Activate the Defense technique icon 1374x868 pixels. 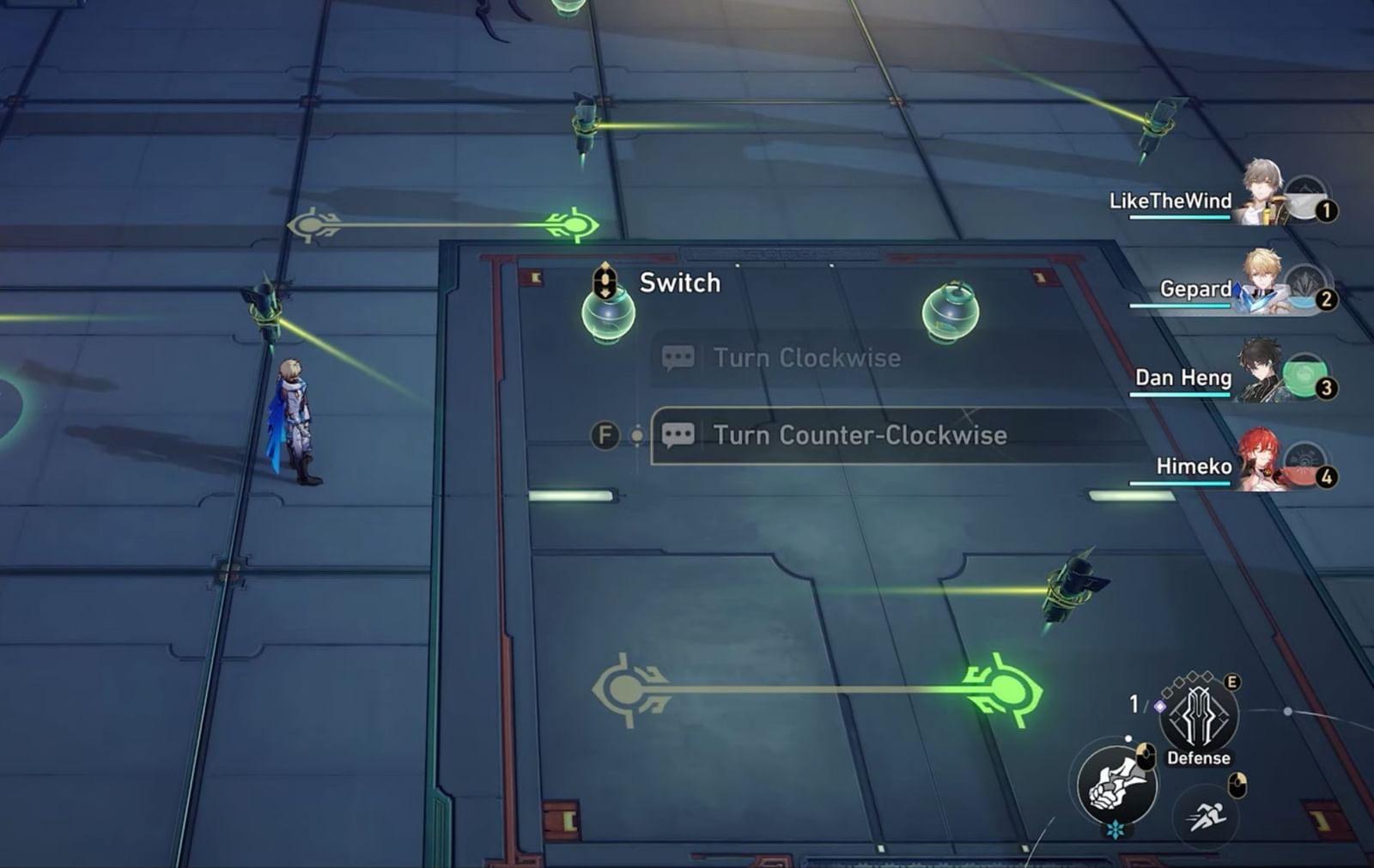coord(1197,715)
